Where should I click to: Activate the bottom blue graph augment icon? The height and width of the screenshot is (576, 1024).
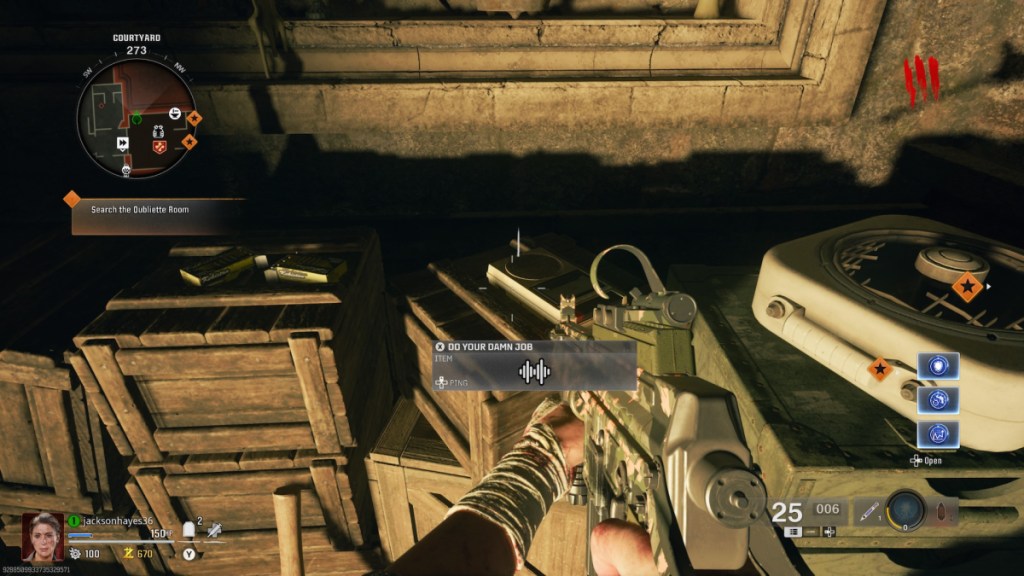point(938,434)
